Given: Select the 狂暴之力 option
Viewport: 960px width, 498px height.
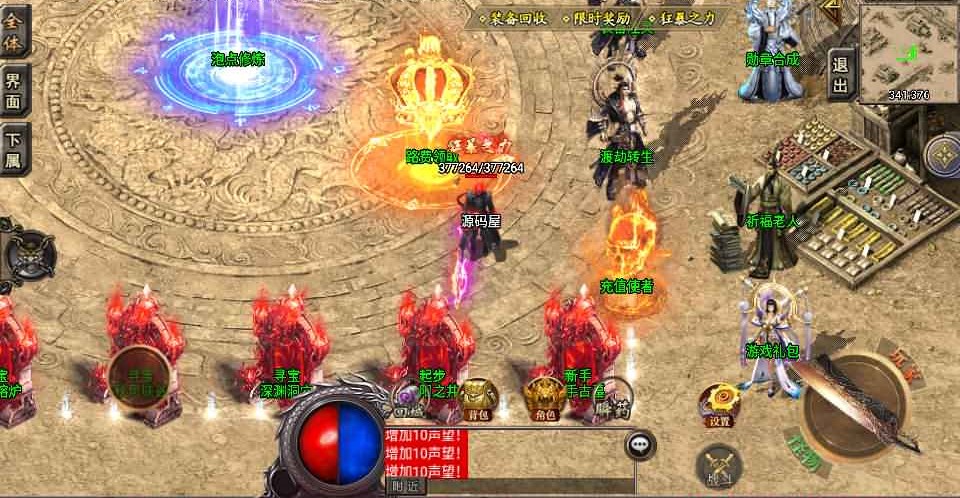Looking at the screenshot, I should [684, 18].
